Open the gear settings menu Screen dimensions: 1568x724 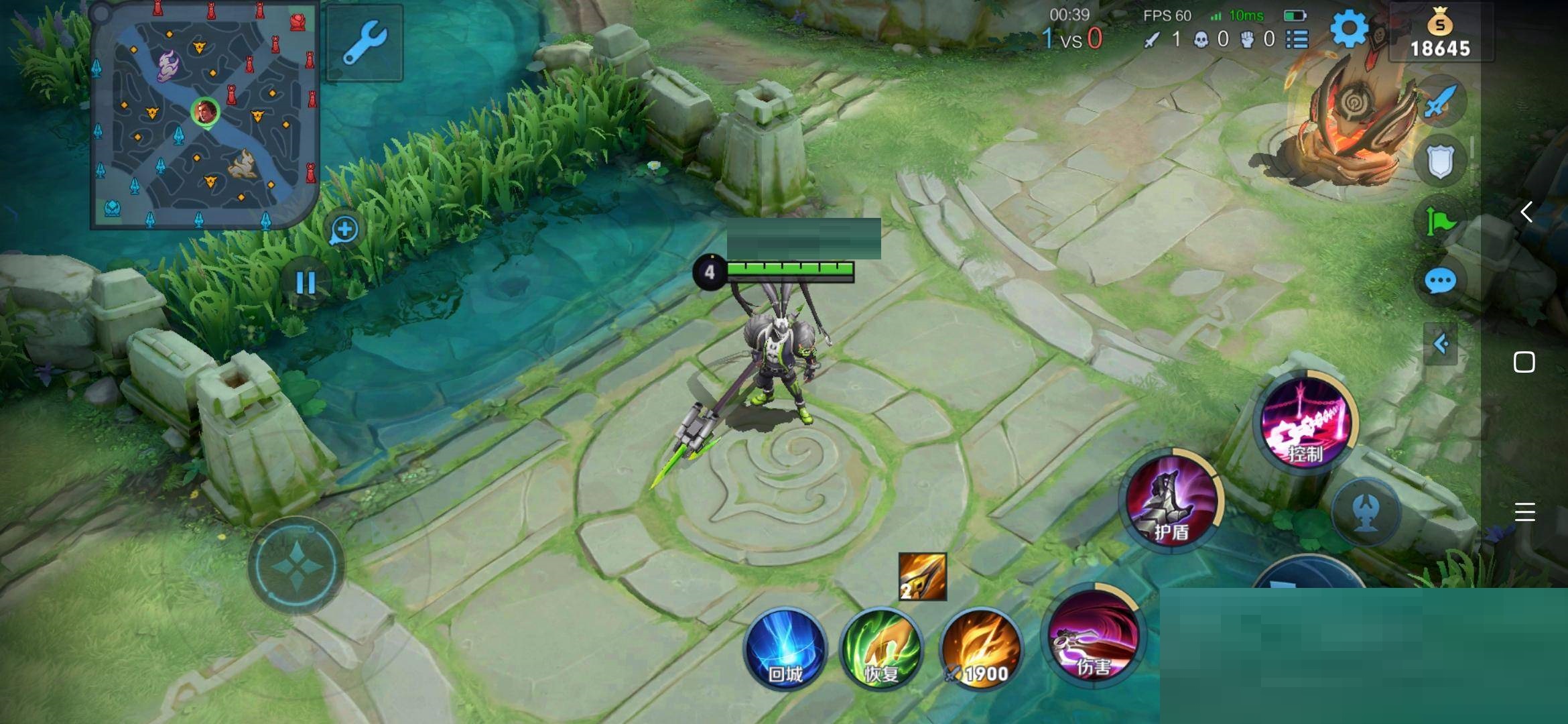click(x=1348, y=29)
